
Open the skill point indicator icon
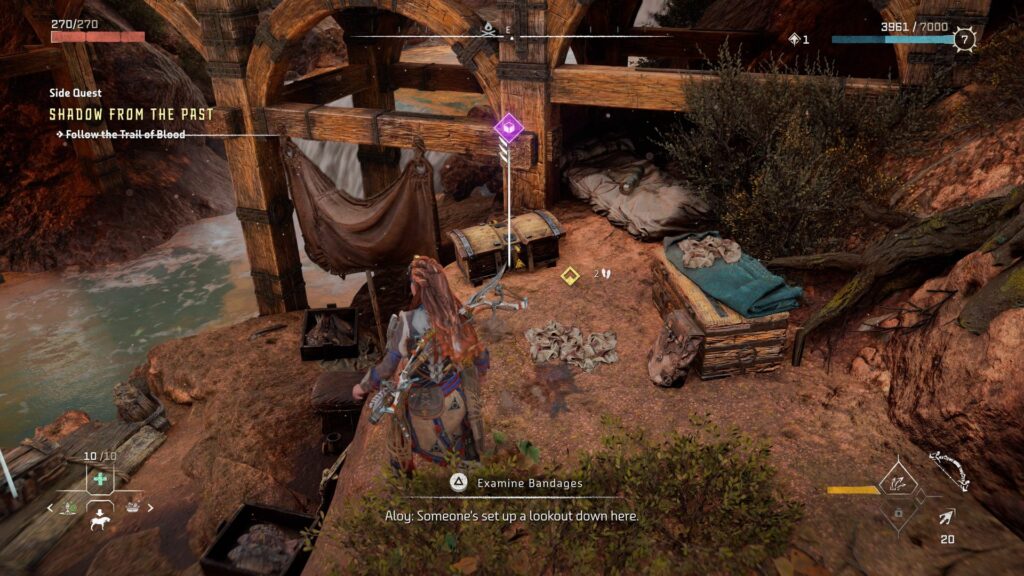point(795,39)
